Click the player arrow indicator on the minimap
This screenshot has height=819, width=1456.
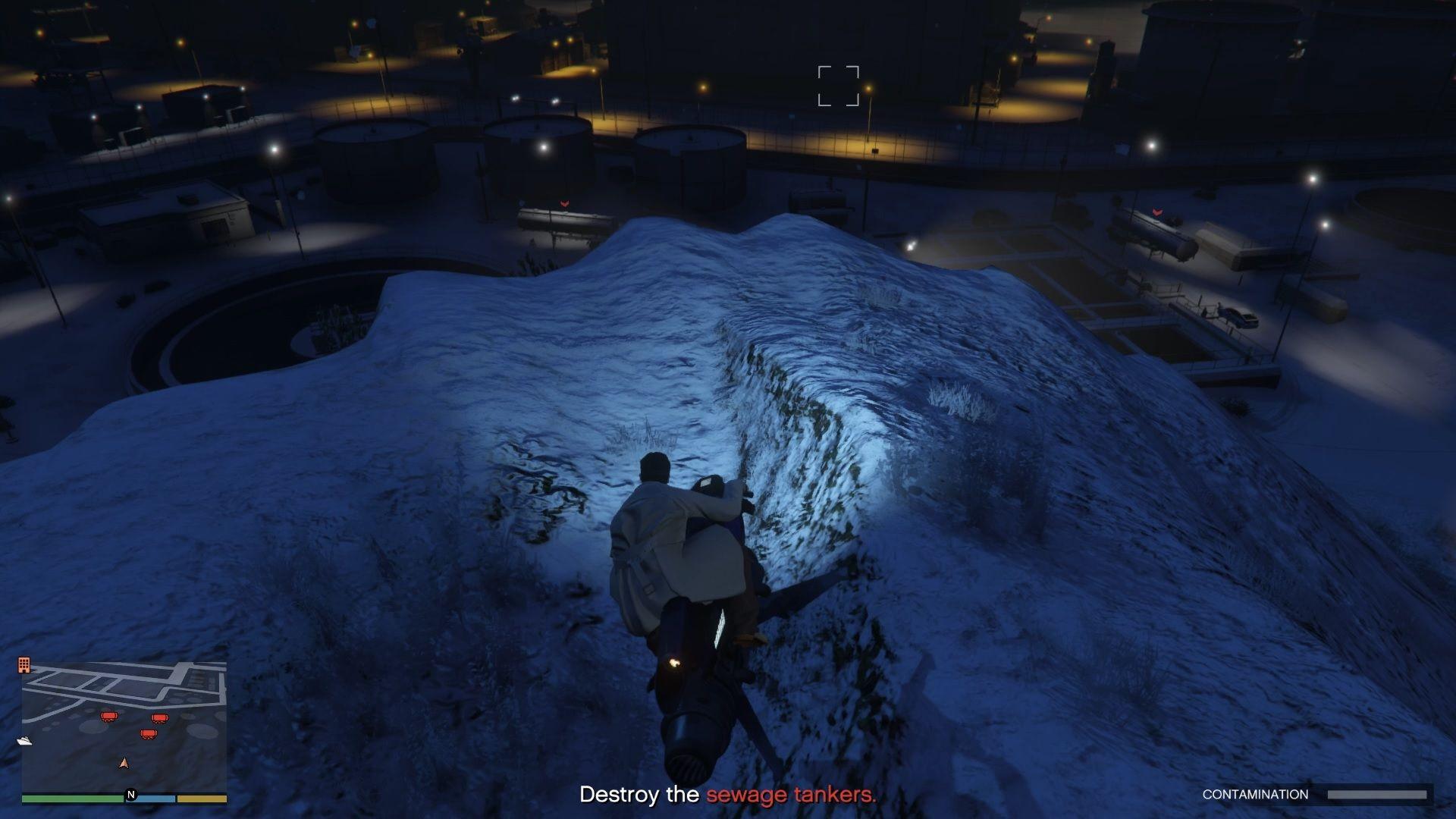click(x=125, y=764)
